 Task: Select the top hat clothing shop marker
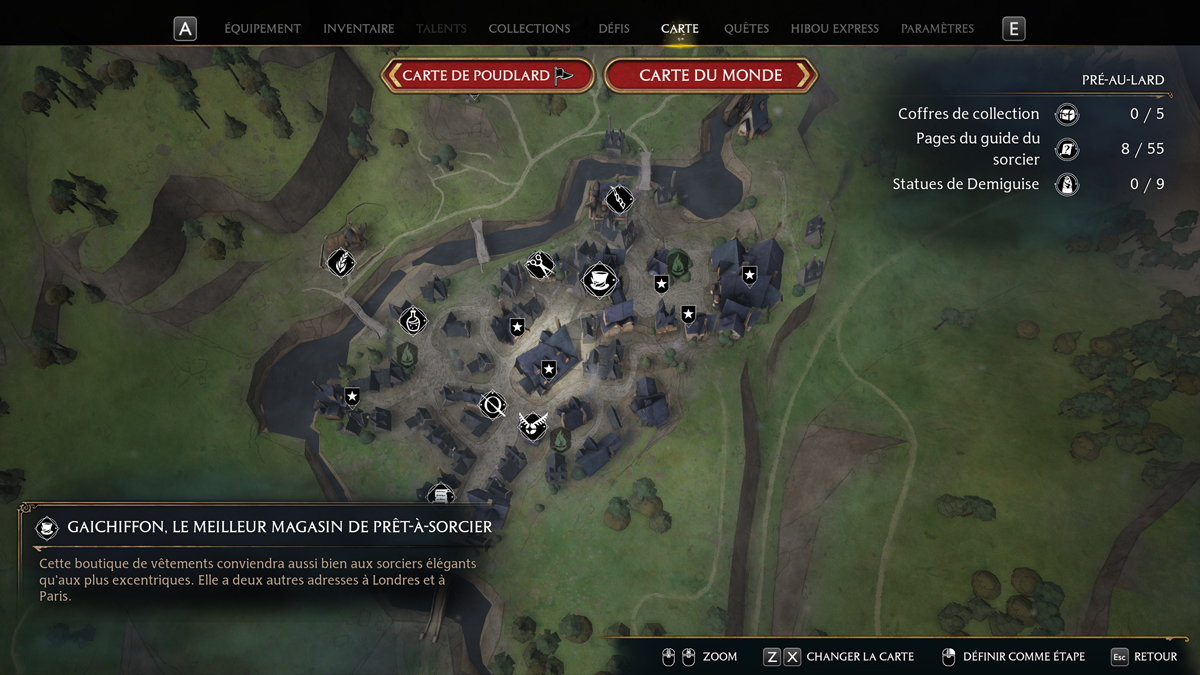[x=599, y=280]
